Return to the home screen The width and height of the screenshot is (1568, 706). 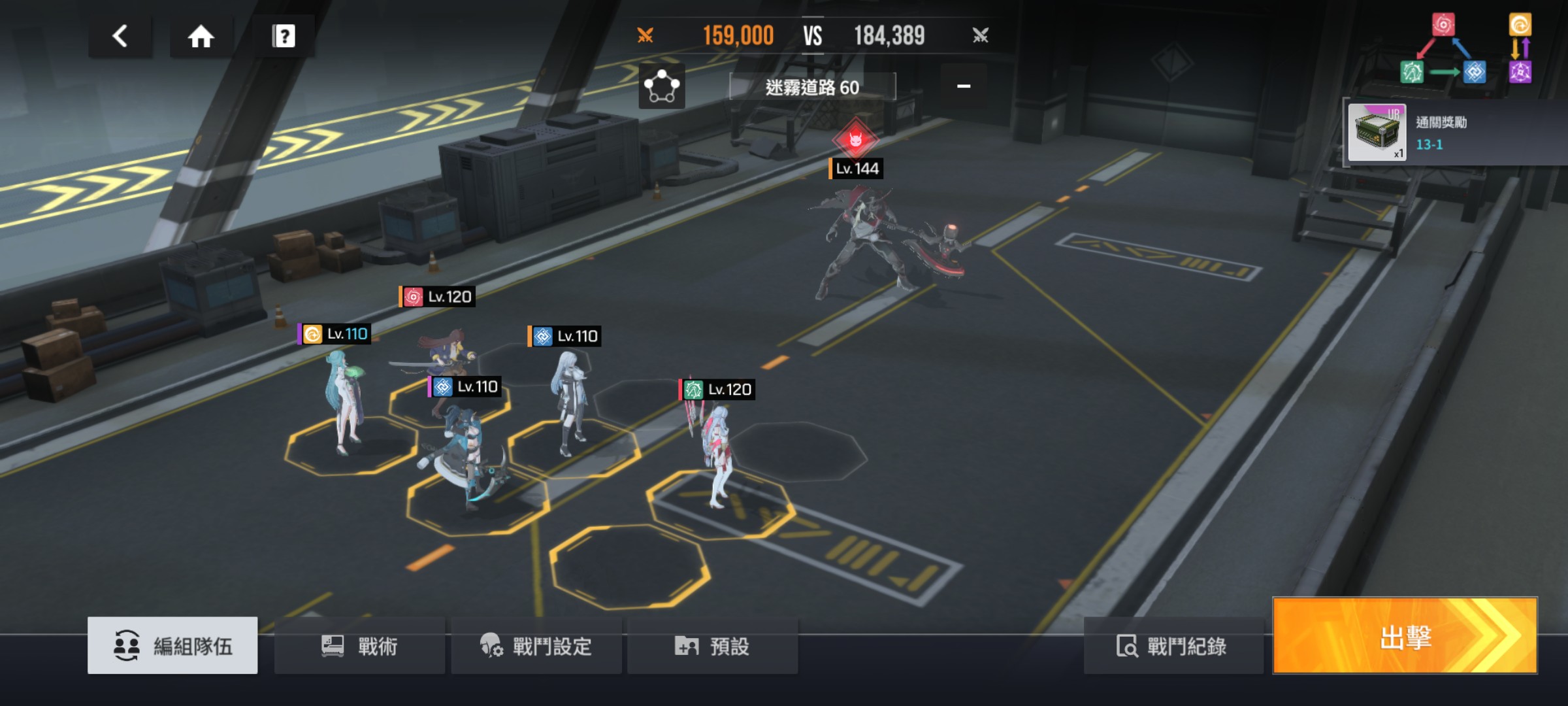201,36
